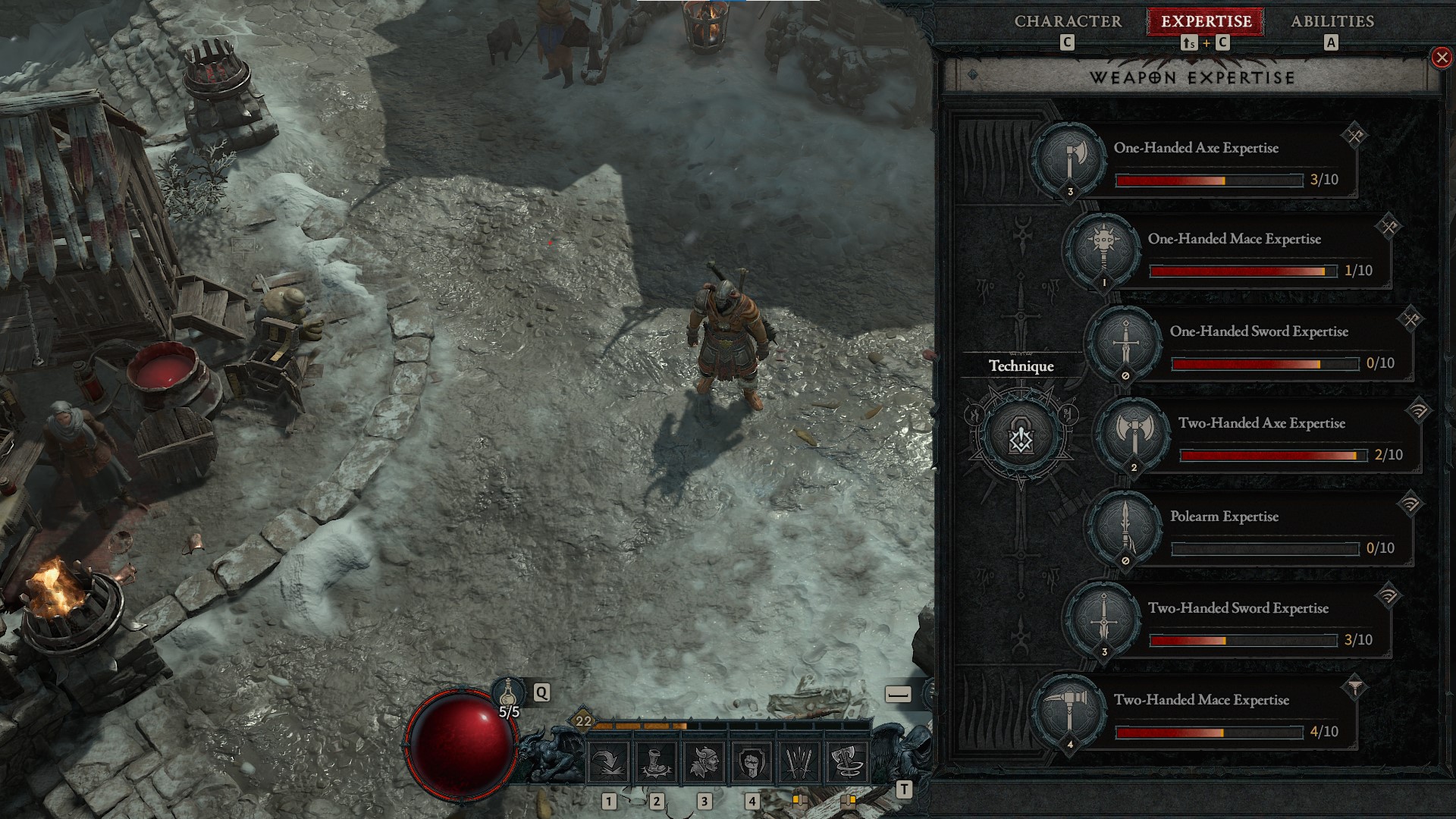
Task: Open the Abilities tab
Action: [1332, 21]
